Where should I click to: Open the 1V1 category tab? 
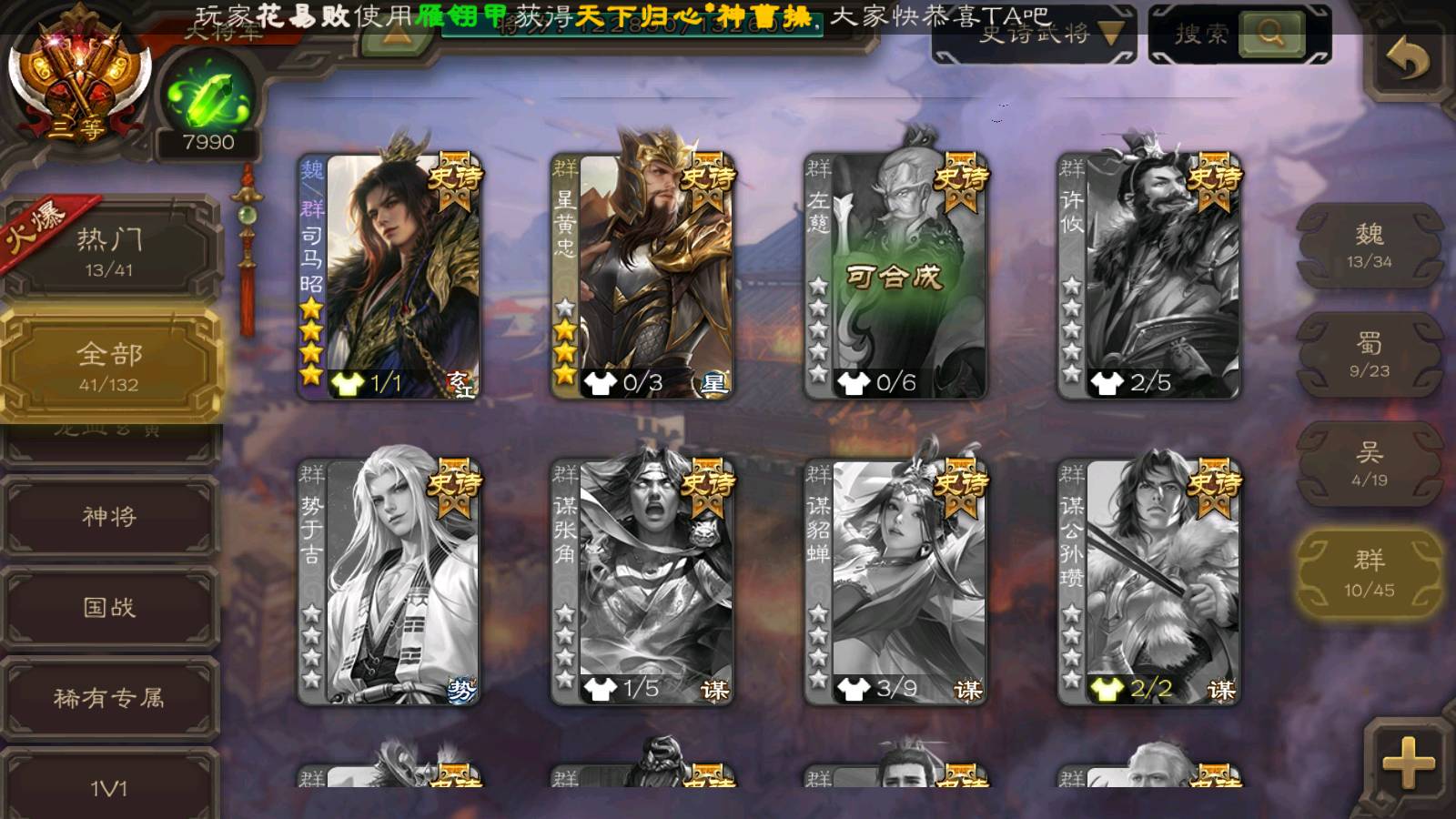click(x=109, y=787)
